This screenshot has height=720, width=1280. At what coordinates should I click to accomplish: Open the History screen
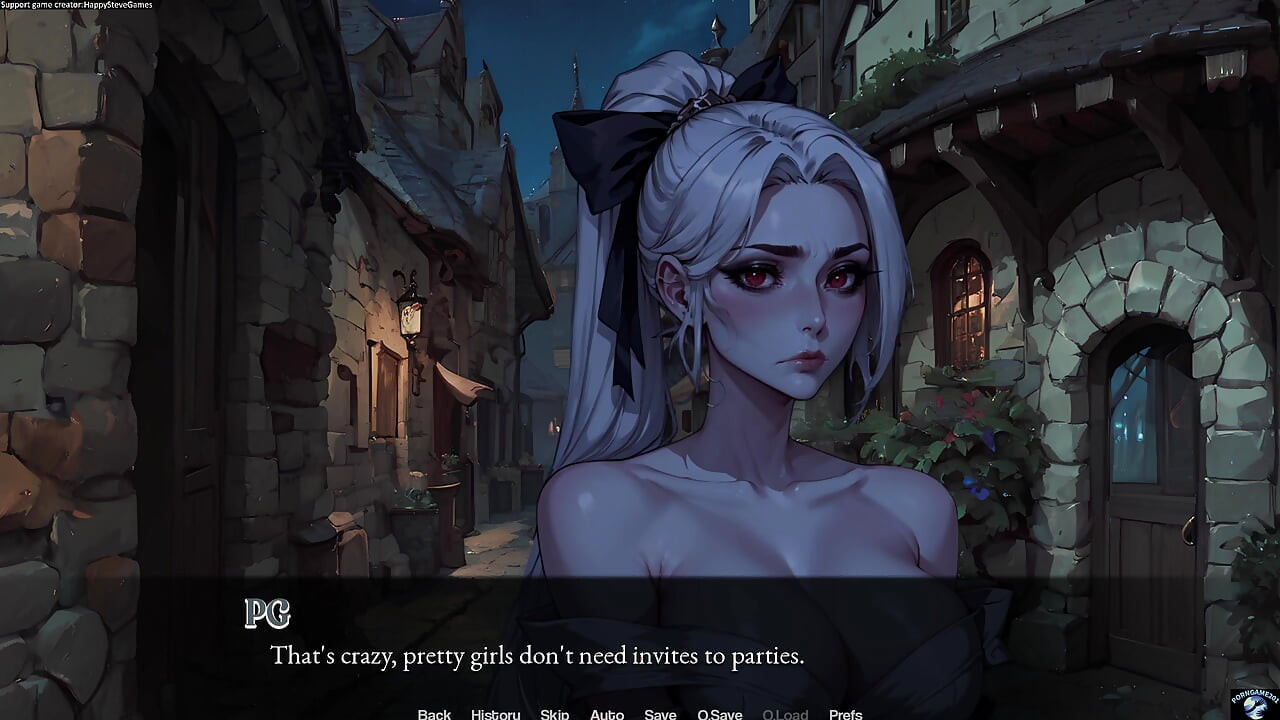(x=494, y=714)
